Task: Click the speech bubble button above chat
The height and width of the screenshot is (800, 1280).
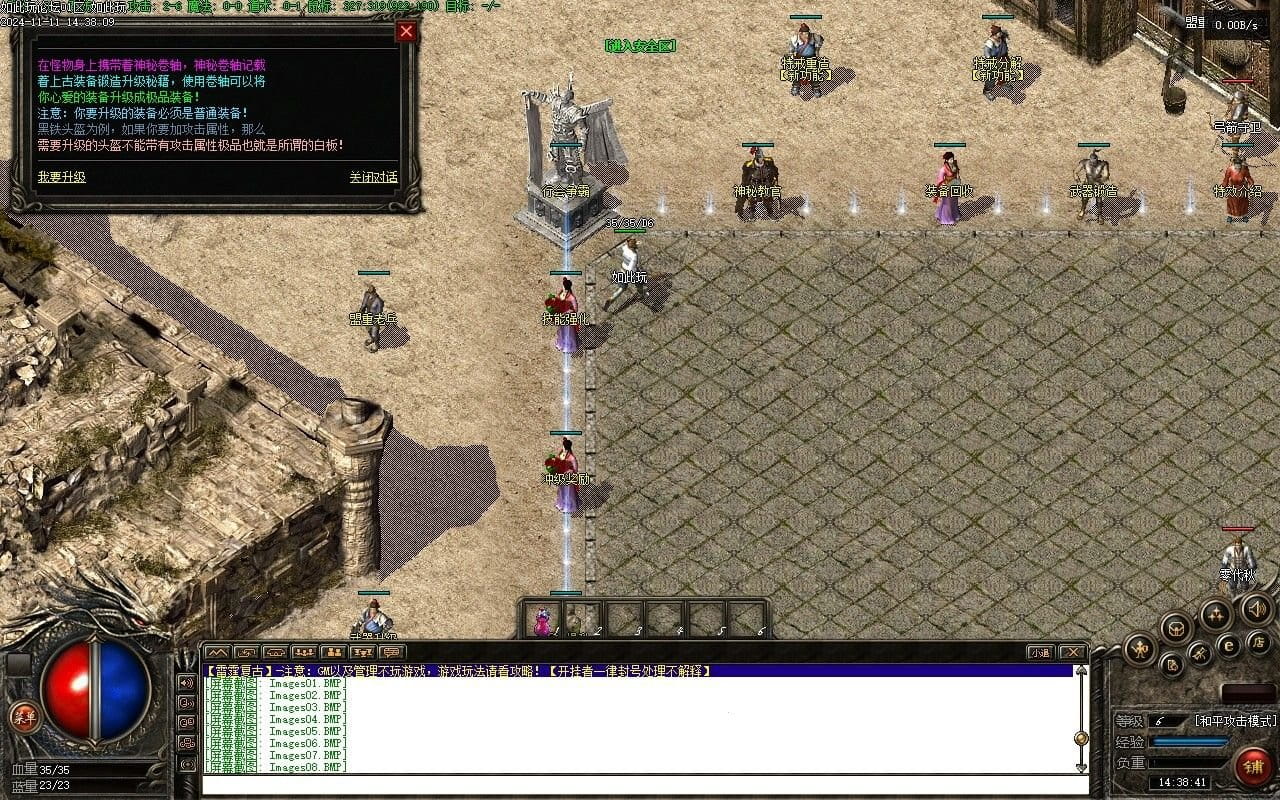Action: tap(392, 653)
